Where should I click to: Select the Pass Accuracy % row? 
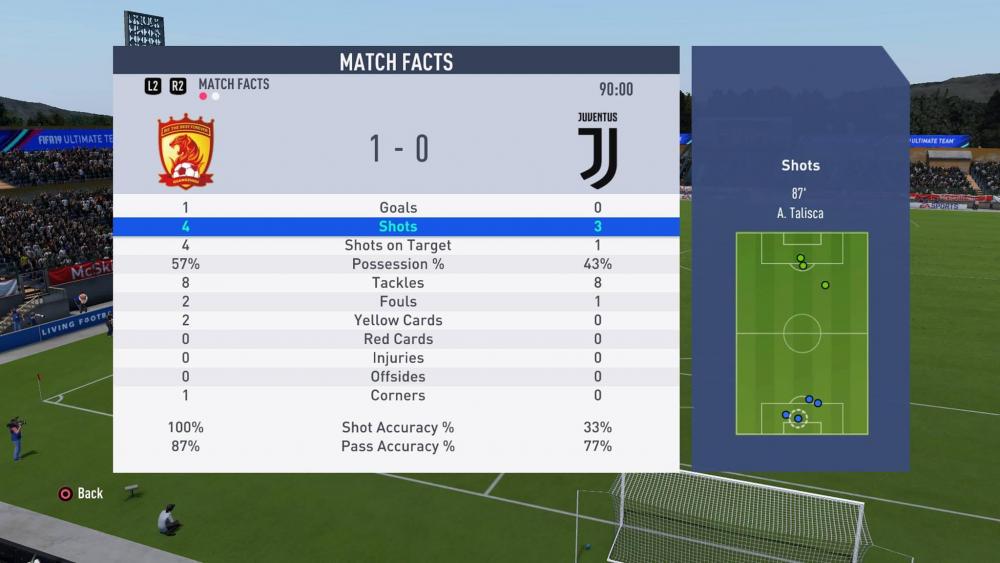(397, 446)
